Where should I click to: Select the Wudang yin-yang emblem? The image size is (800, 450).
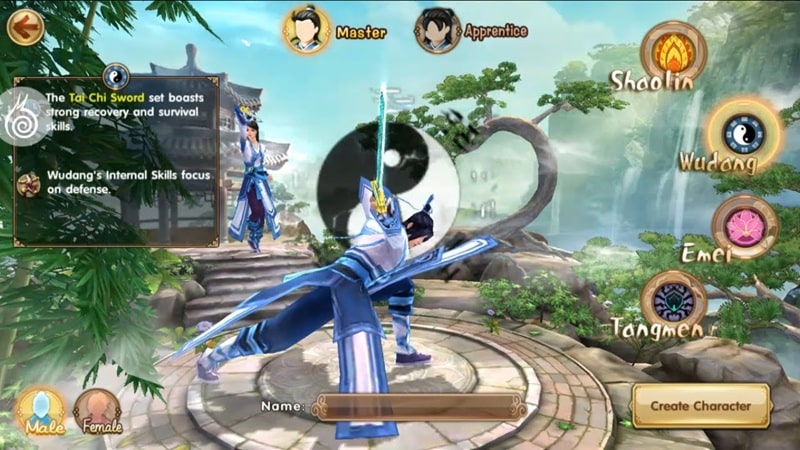click(x=743, y=131)
